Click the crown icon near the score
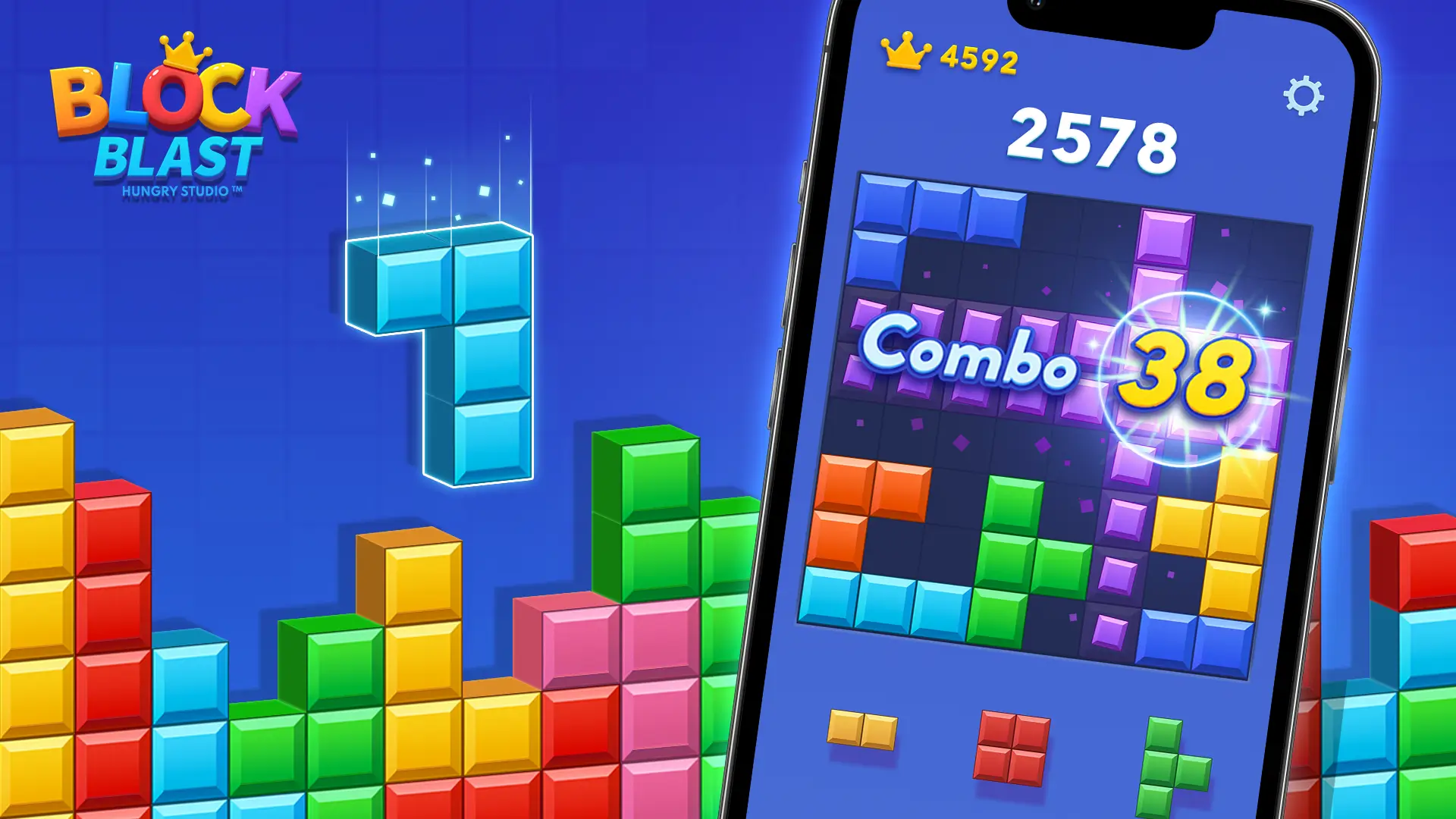Image resolution: width=1456 pixels, height=819 pixels. tap(906, 52)
